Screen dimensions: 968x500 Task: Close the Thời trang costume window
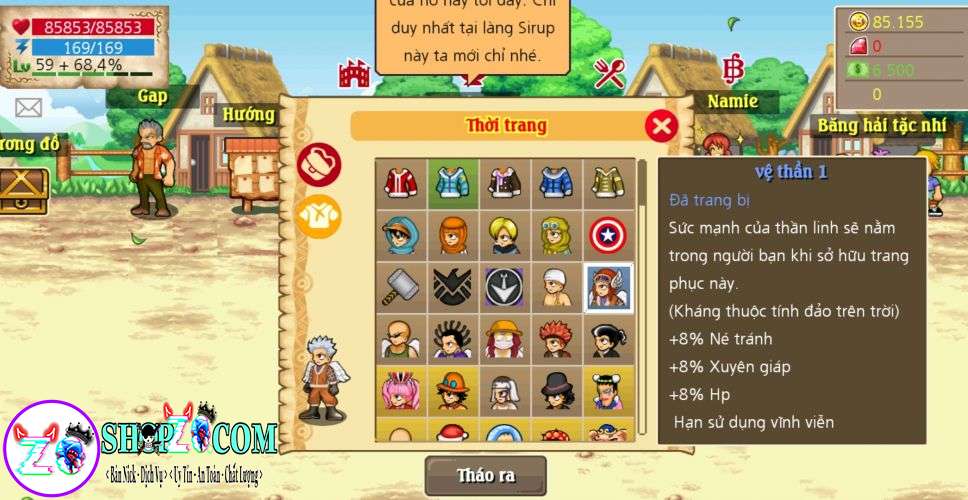[660, 125]
